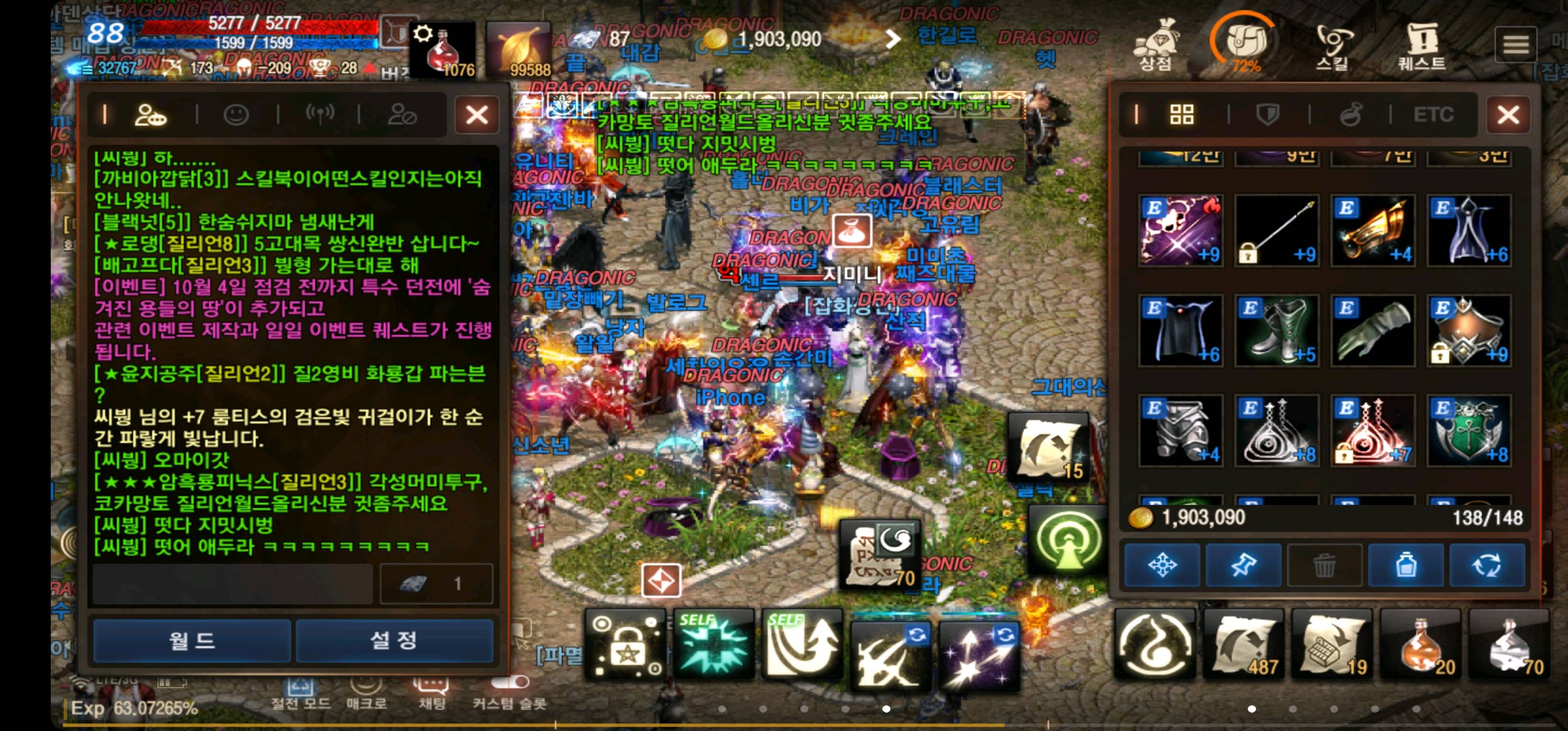Click the chat message input field
Viewport: 1568px width, 731px height.
coord(233,584)
